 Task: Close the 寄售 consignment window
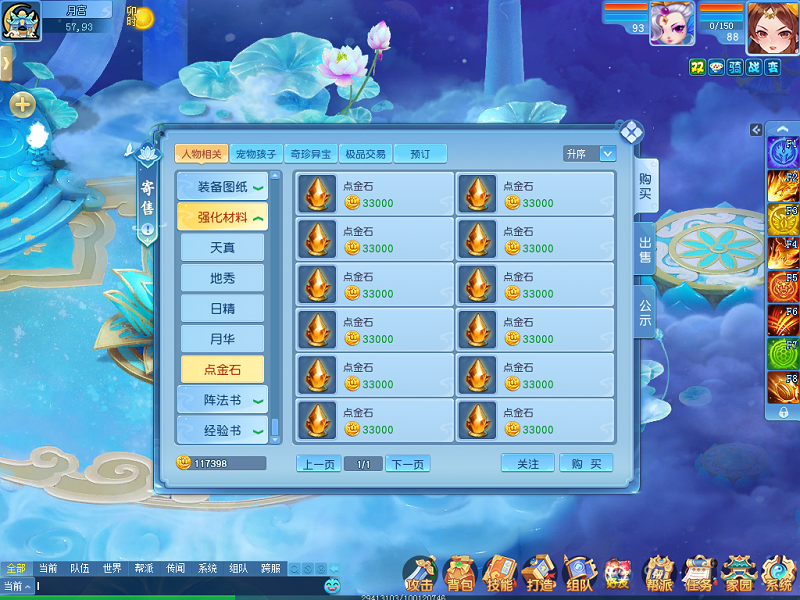point(631,132)
